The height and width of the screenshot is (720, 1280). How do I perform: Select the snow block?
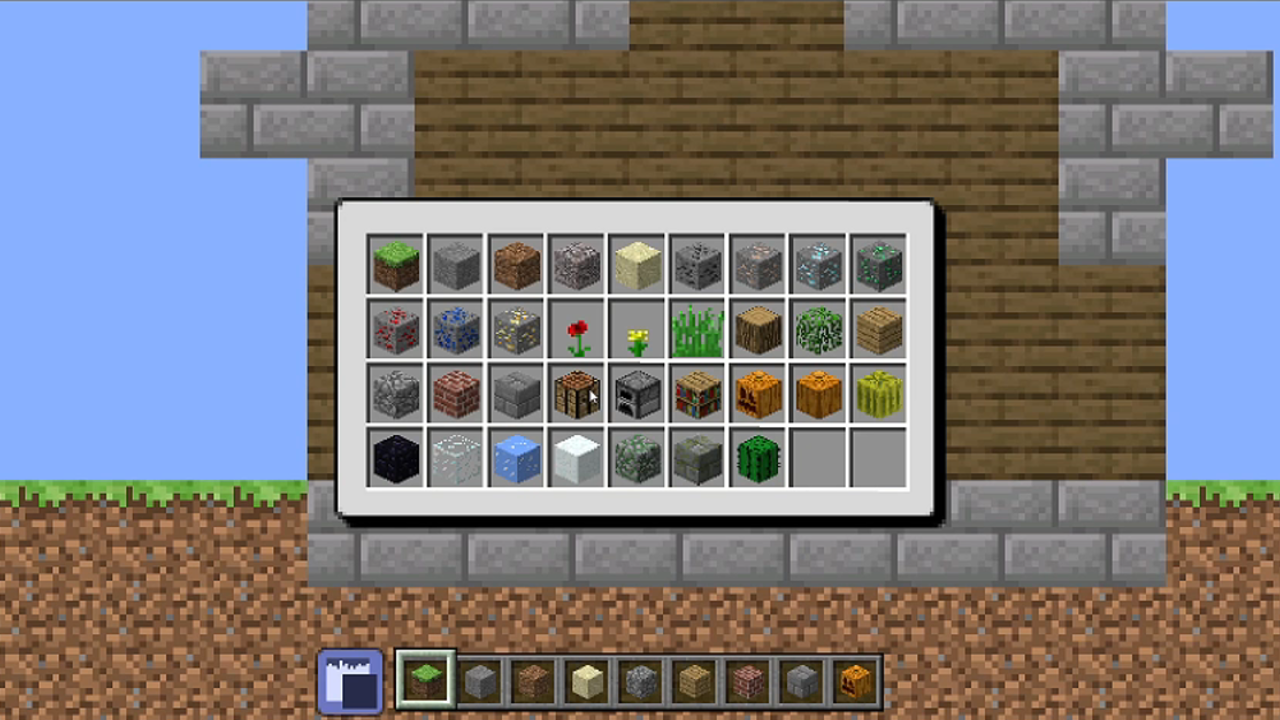click(x=577, y=458)
